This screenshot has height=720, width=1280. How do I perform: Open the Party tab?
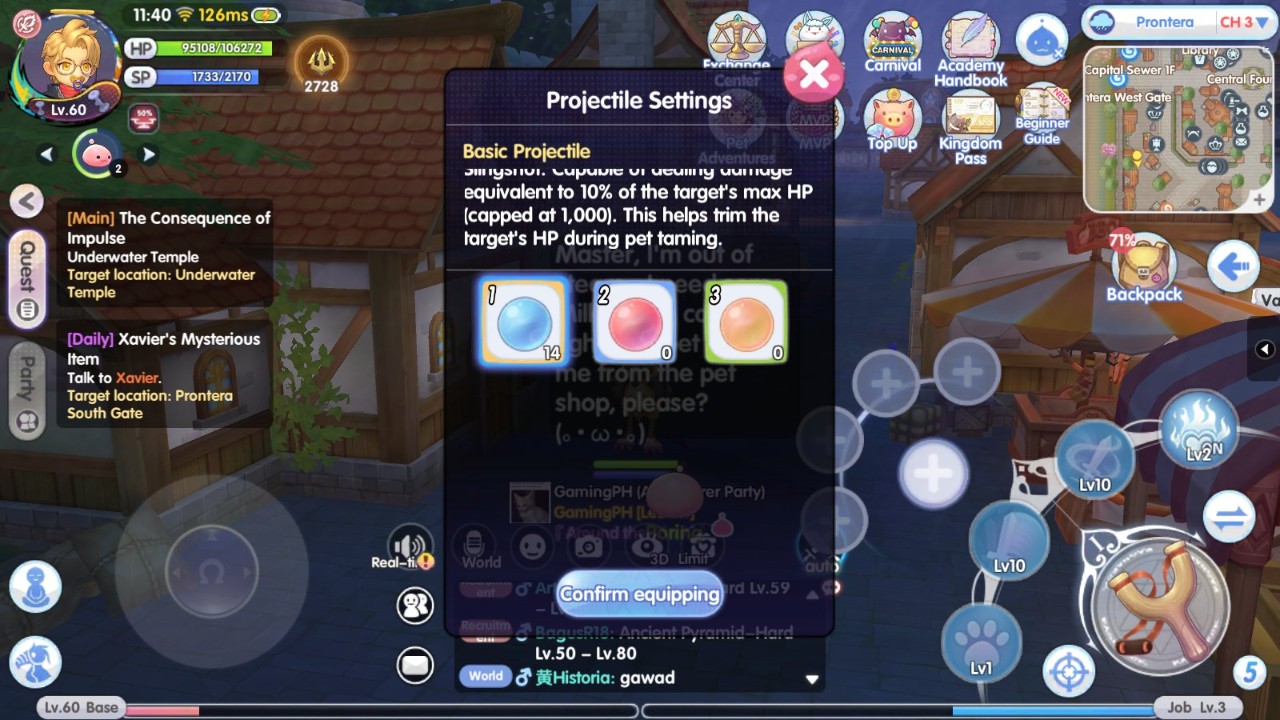click(27, 391)
